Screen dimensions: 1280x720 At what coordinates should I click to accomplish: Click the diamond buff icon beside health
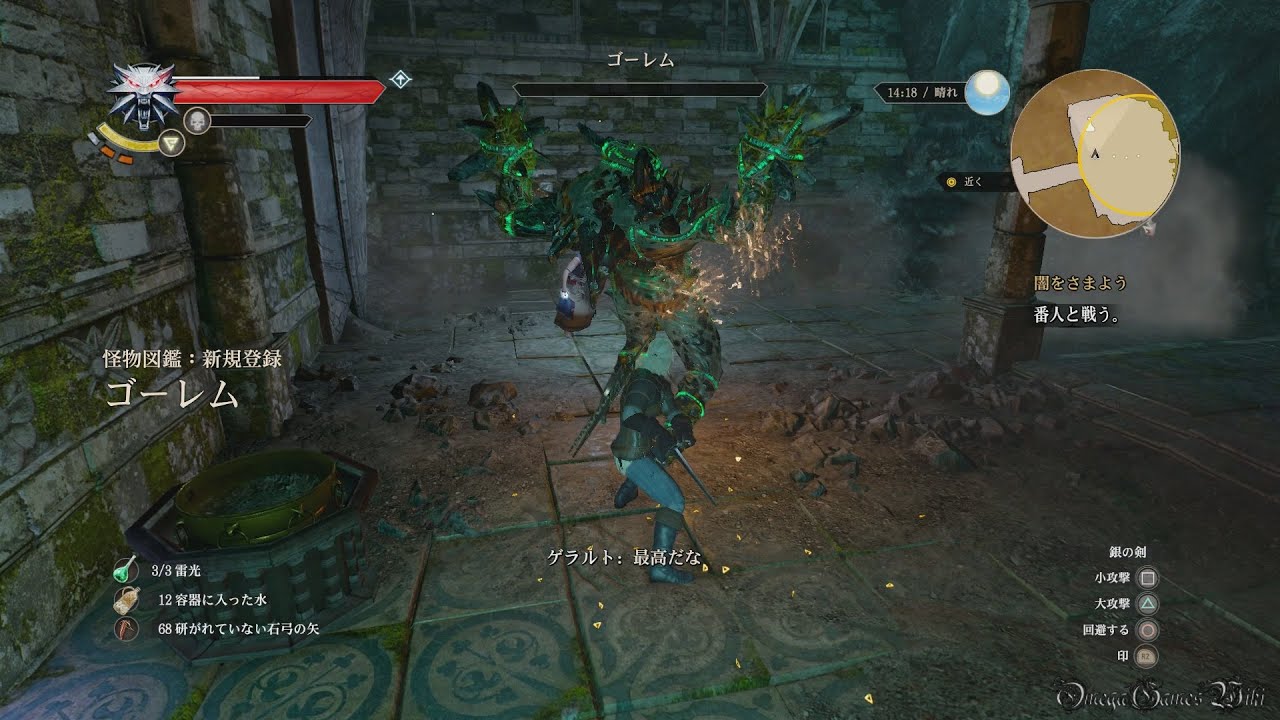click(401, 80)
